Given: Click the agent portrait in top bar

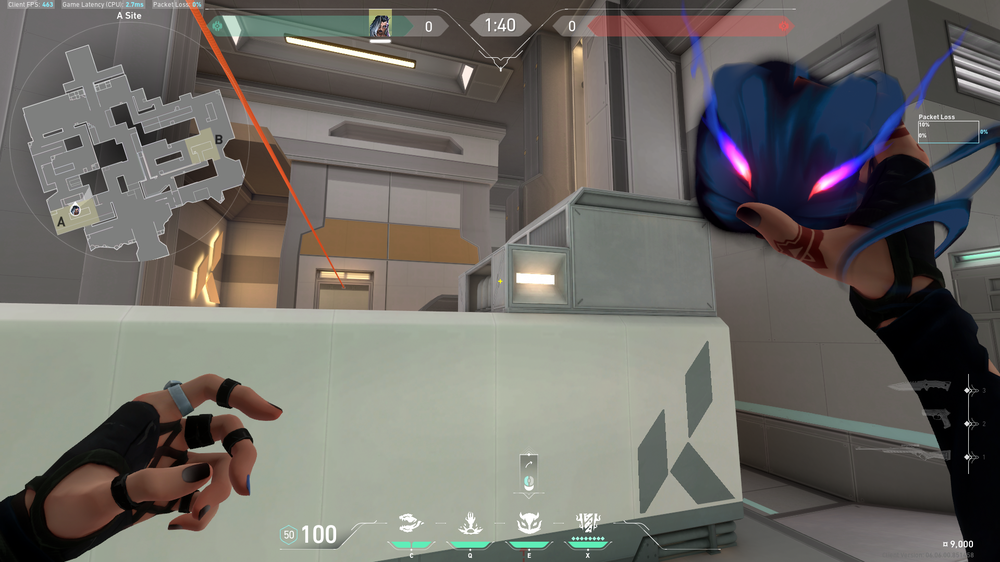Looking at the screenshot, I should [380, 26].
